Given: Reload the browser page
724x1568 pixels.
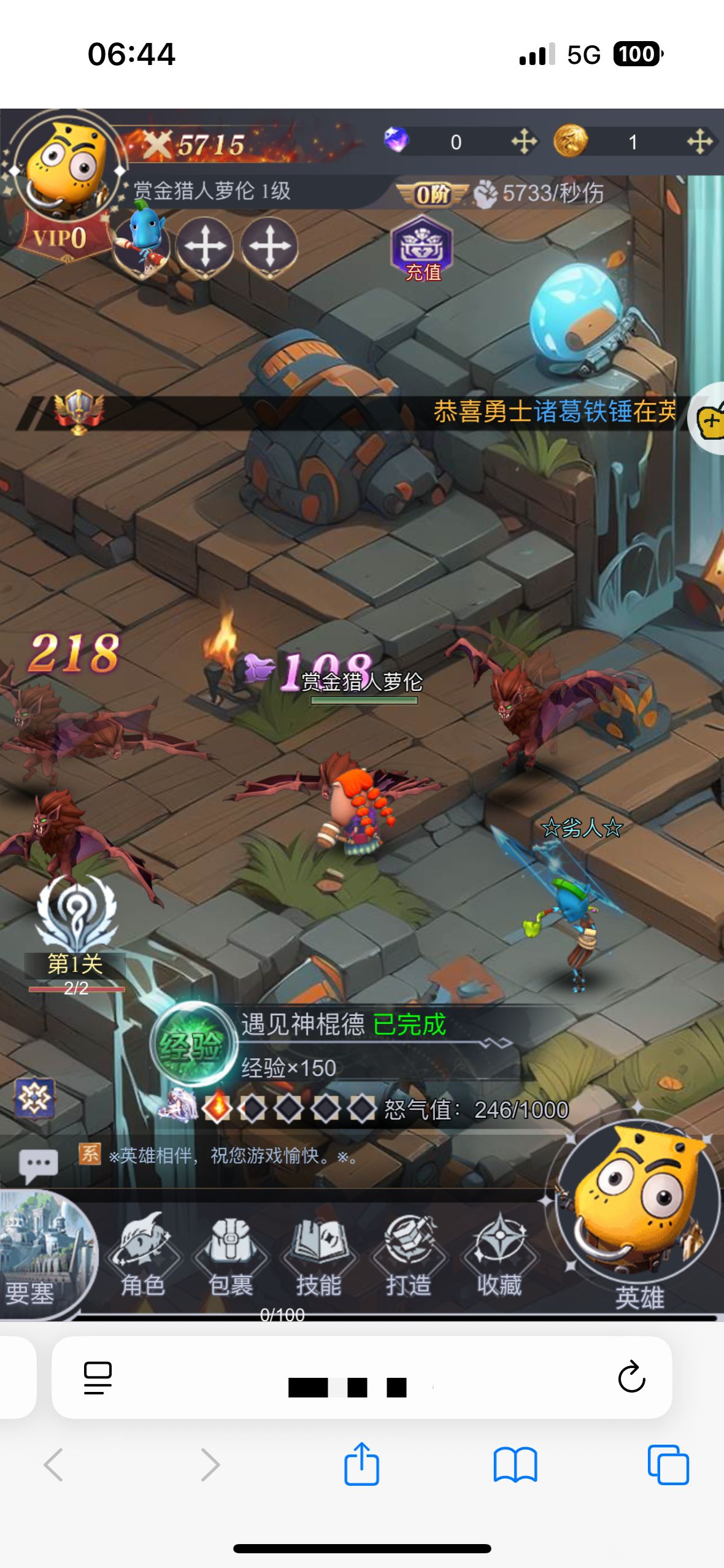Looking at the screenshot, I should pyautogui.click(x=631, y=1377).
